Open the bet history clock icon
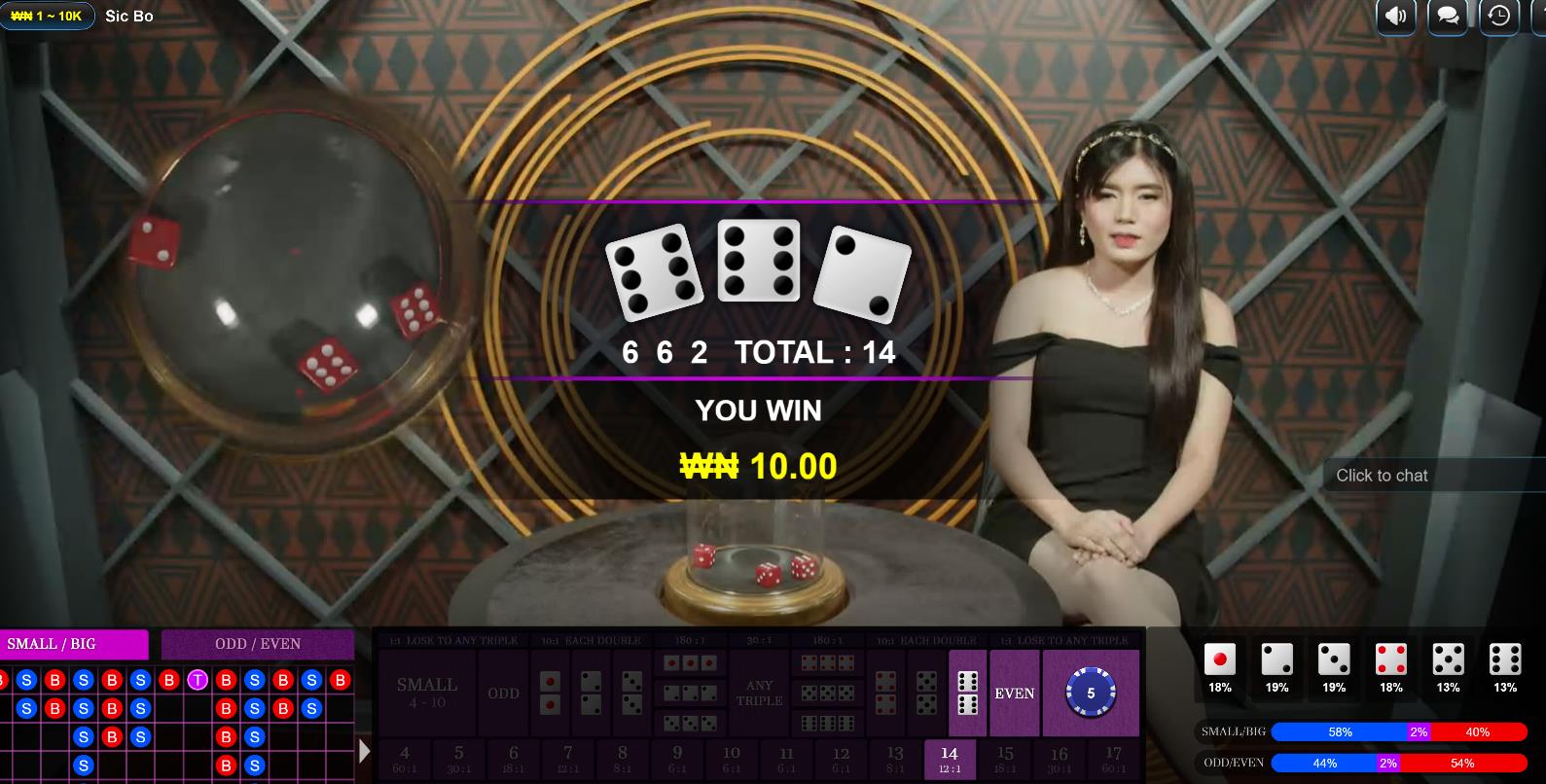1546x784 pixels. (x=1499, y=17)
